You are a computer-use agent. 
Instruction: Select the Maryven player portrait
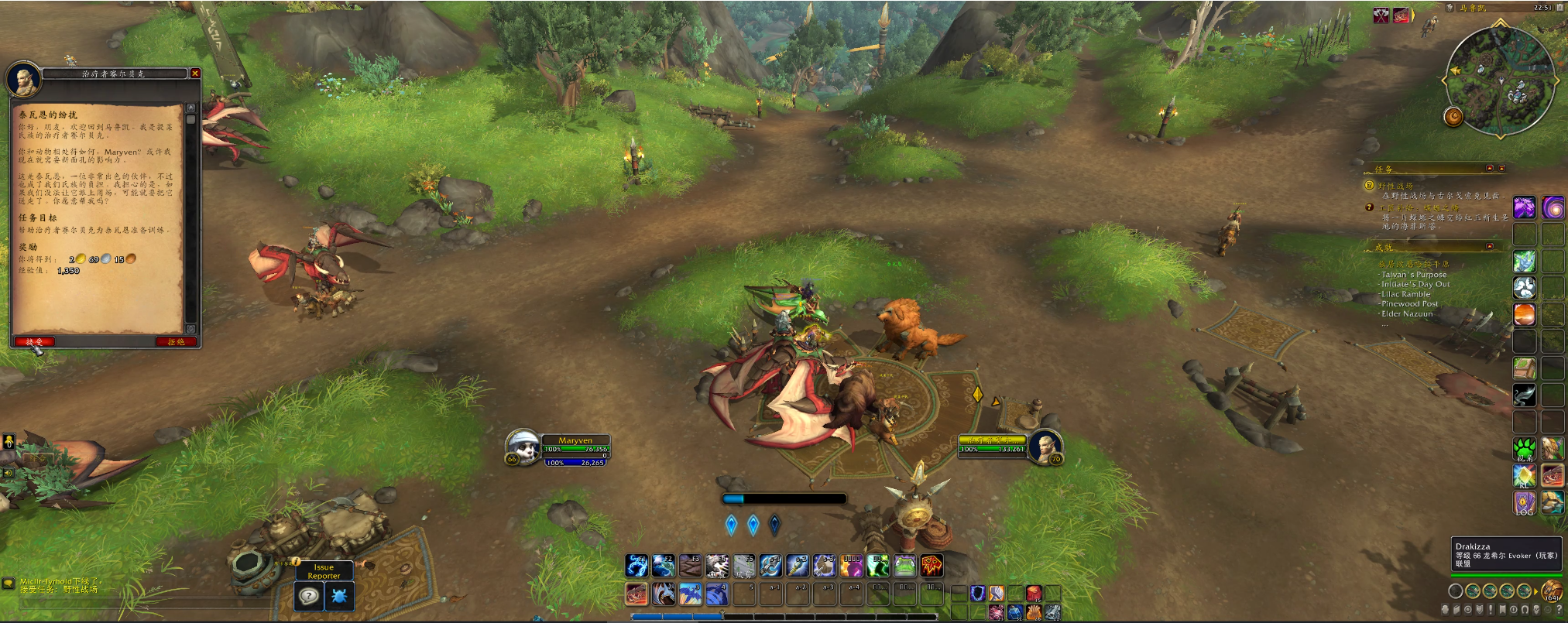click(523, 447)
